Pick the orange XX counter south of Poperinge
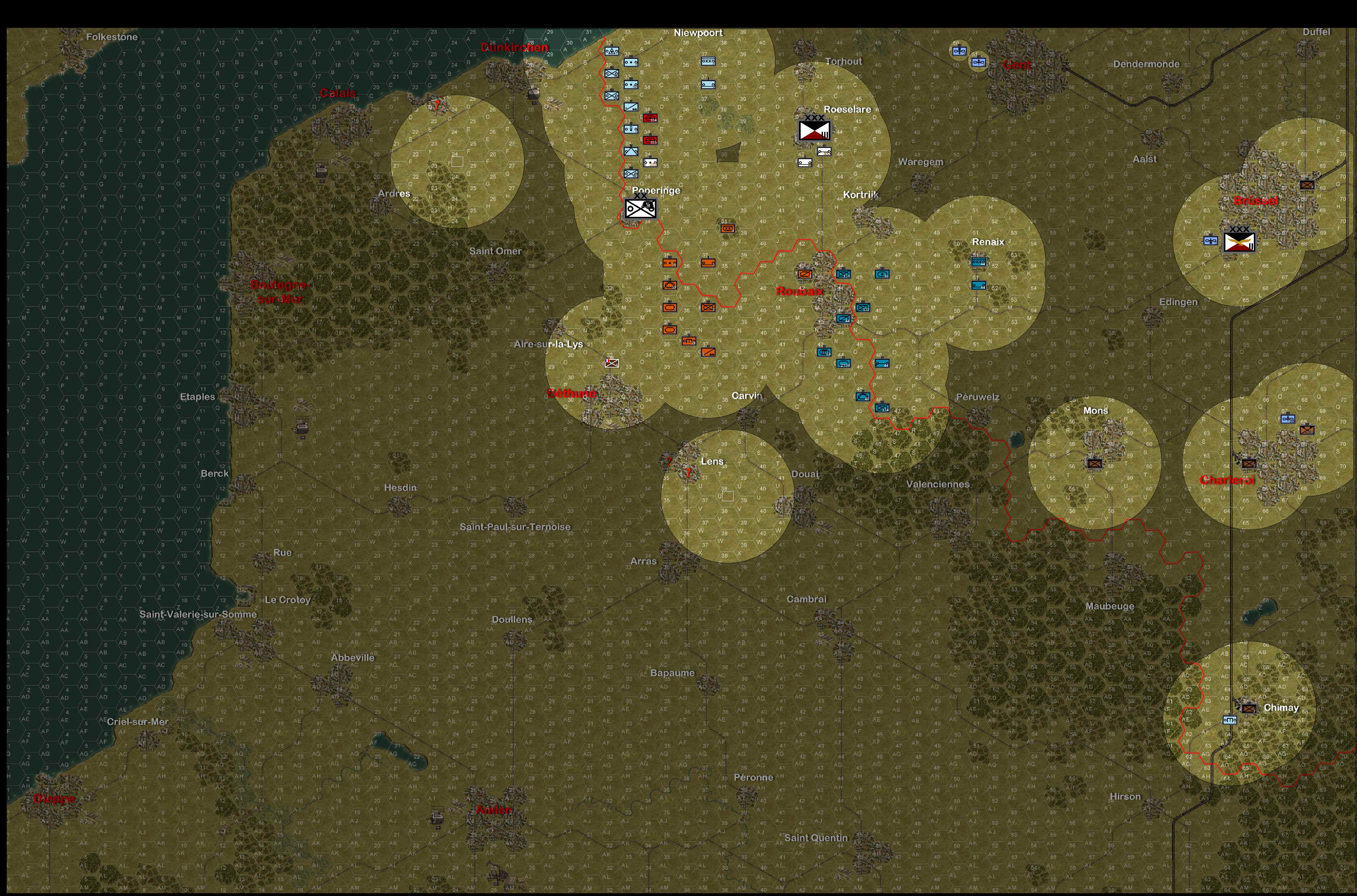The height and width of the screenshot is (896, 1357). pos(728,229)
